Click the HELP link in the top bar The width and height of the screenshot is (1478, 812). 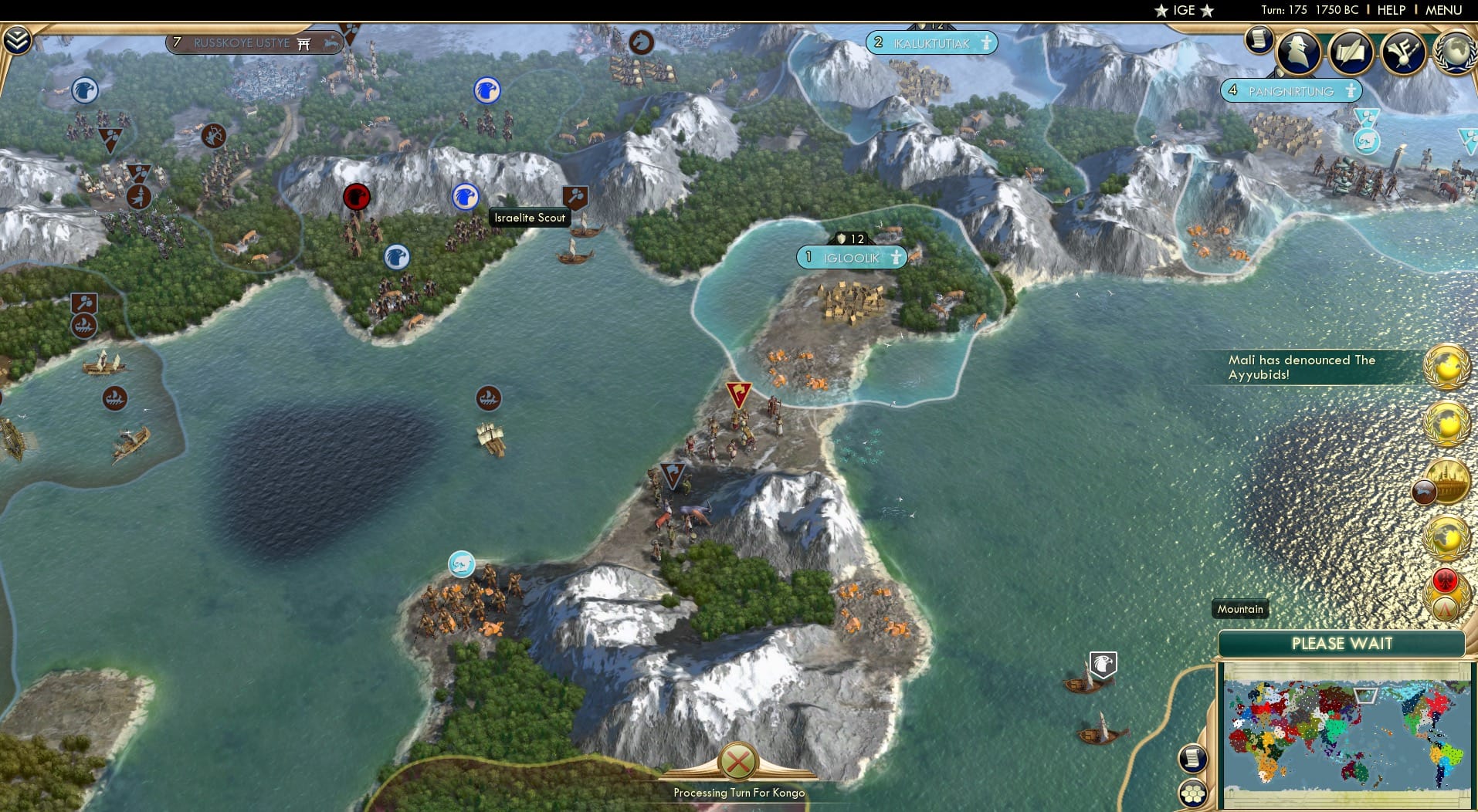[x=1391, y=10]
